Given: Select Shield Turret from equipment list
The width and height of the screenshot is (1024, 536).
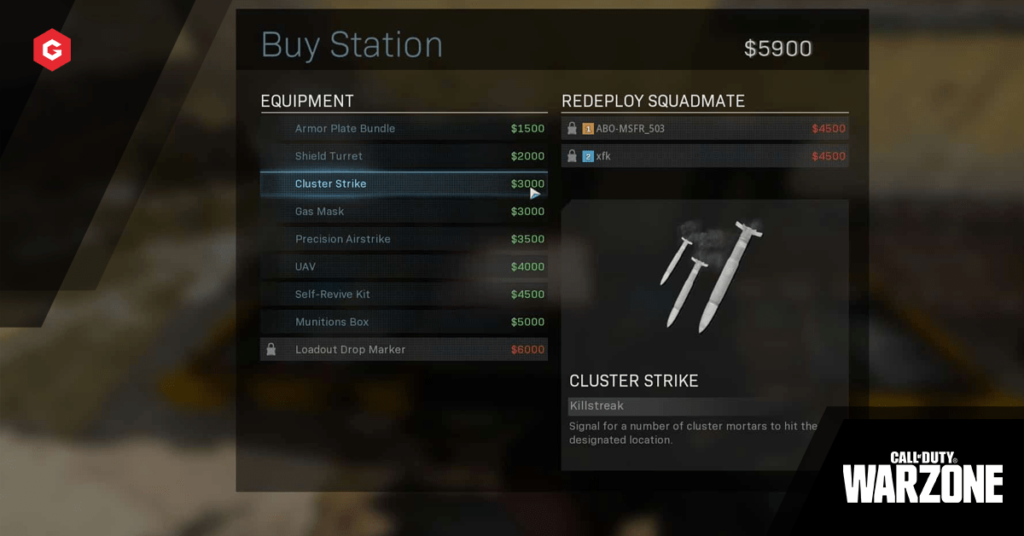Looking at the screenshot, I should click(403, 156).
